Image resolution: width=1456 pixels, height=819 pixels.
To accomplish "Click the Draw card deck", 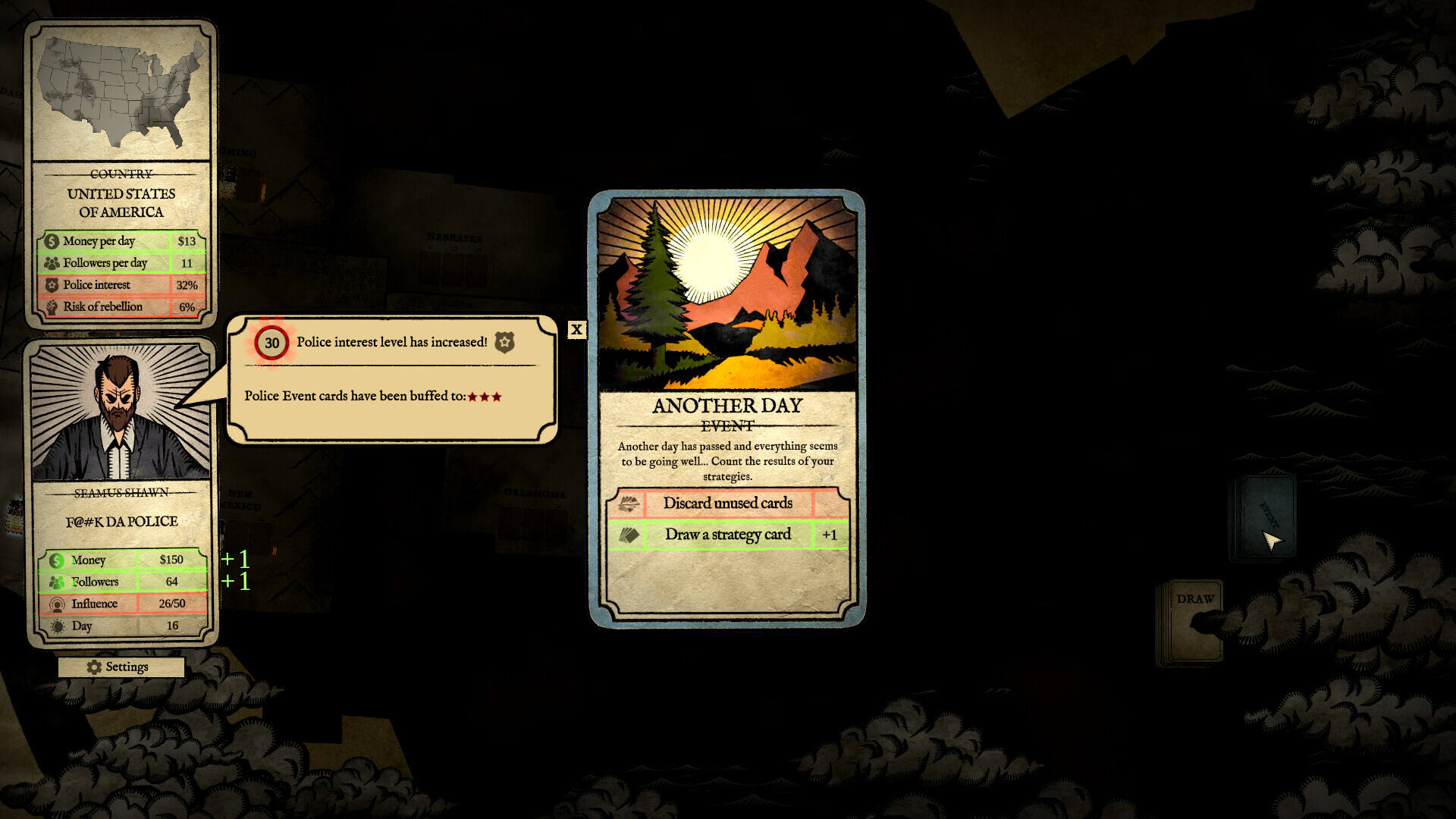I will [x=1191, y=623].
